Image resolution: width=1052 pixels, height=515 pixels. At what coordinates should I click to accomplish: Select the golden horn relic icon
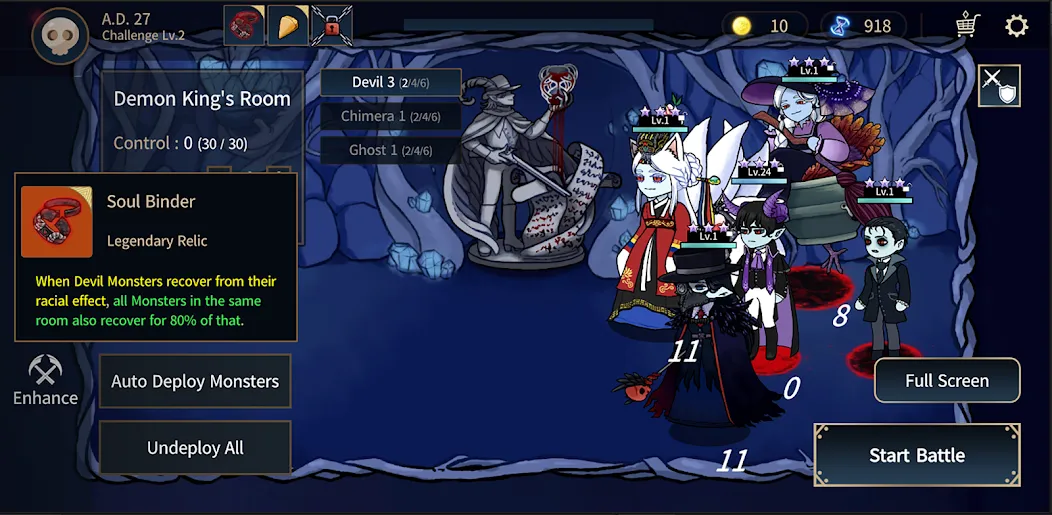287,26
